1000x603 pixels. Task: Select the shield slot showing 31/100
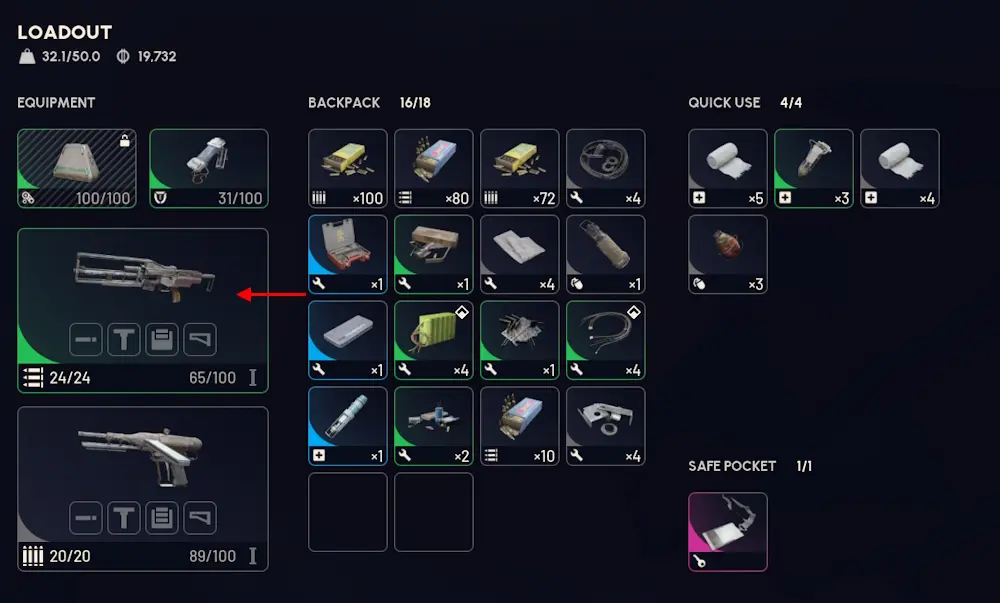tap(208, 168)
